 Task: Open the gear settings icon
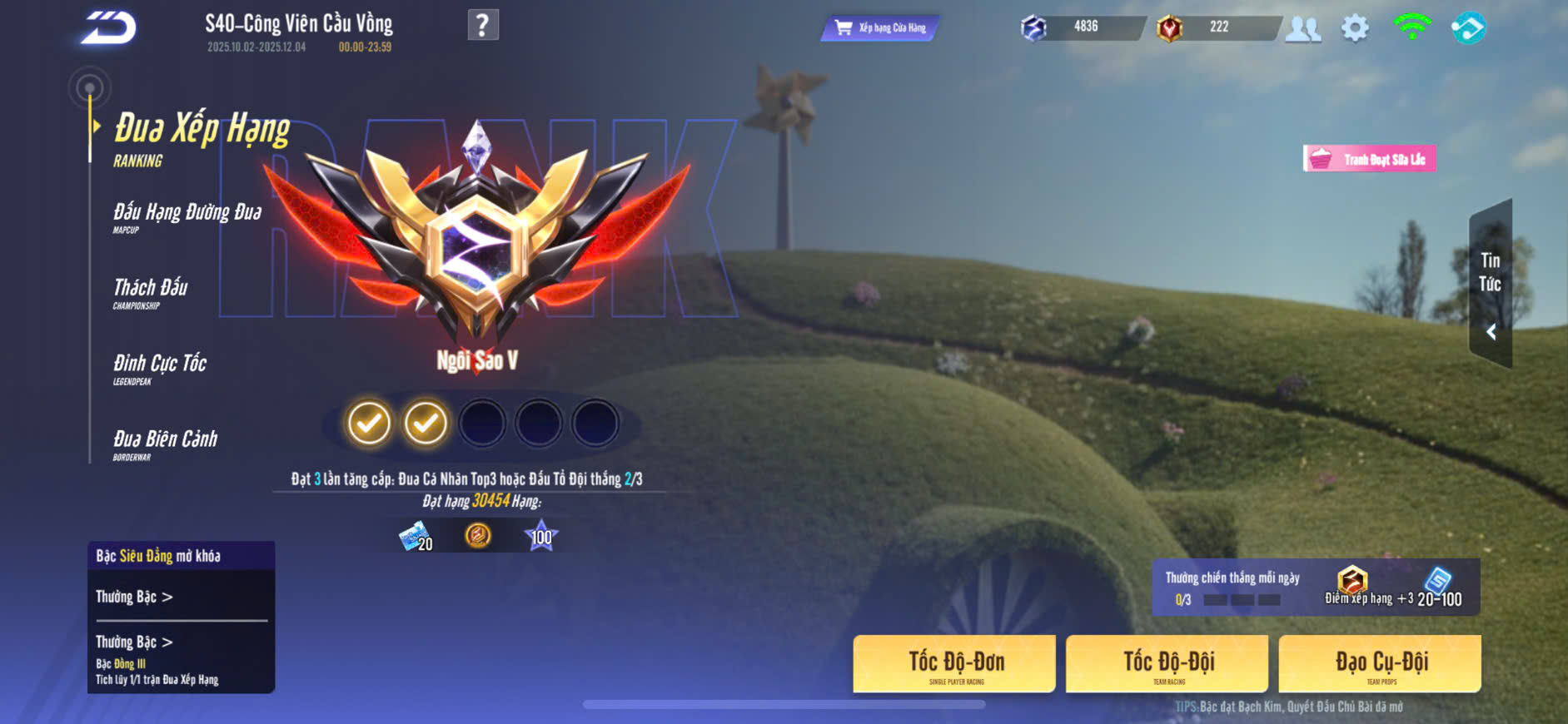[x=1355, y=28]
